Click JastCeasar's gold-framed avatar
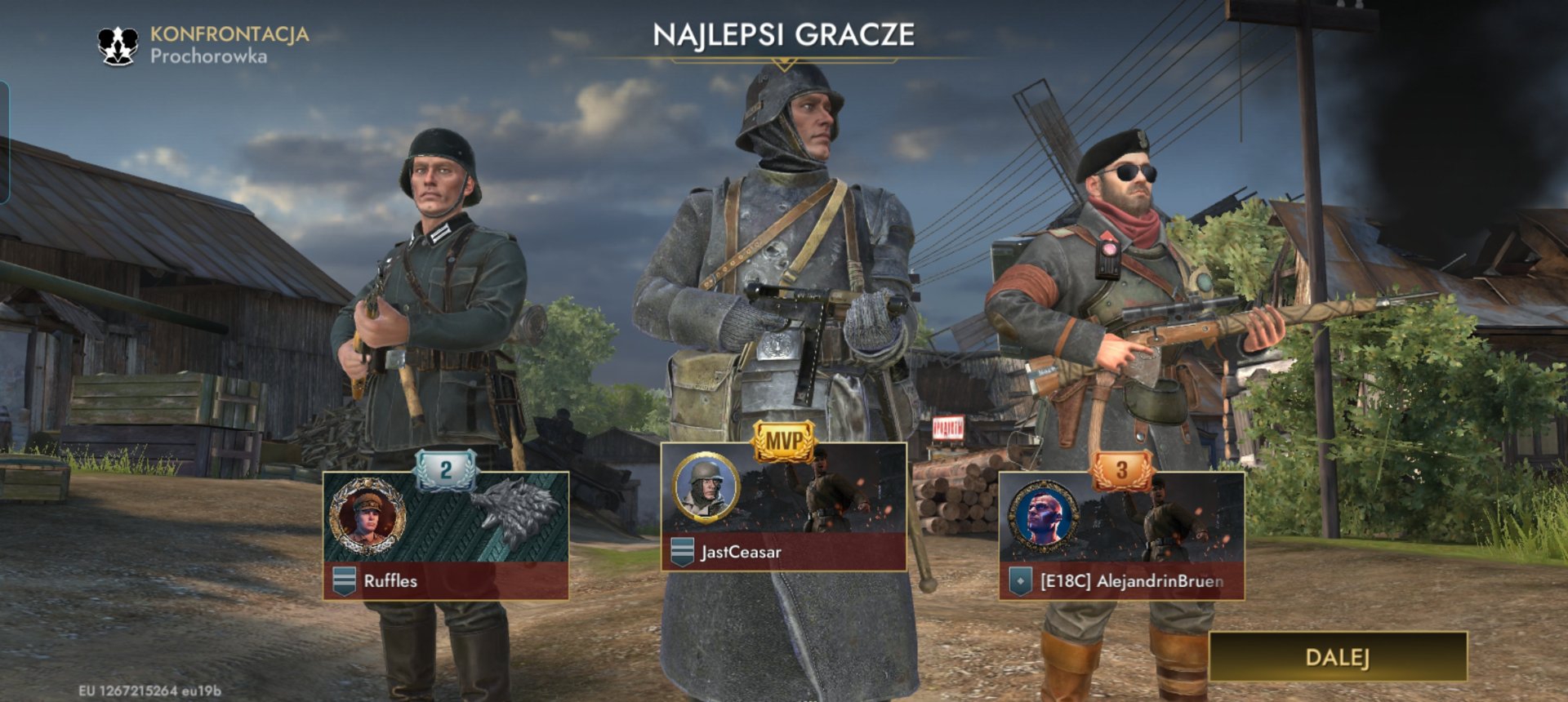 pyautogui.click(x=706, y=487)
